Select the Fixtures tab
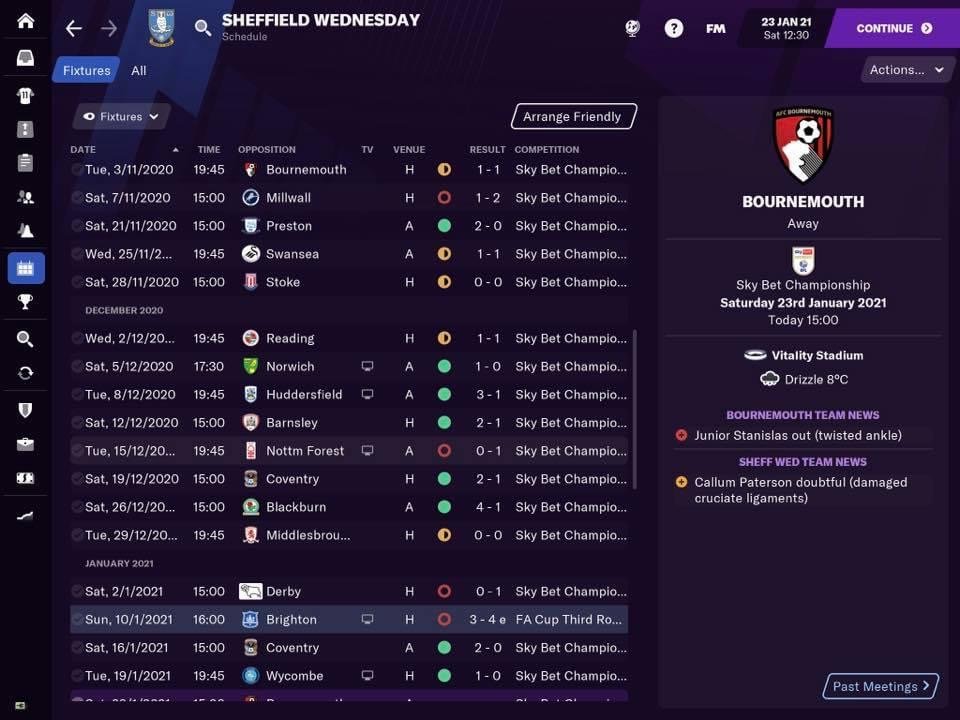This screenshot has width=960, height=720. point(87,70)
